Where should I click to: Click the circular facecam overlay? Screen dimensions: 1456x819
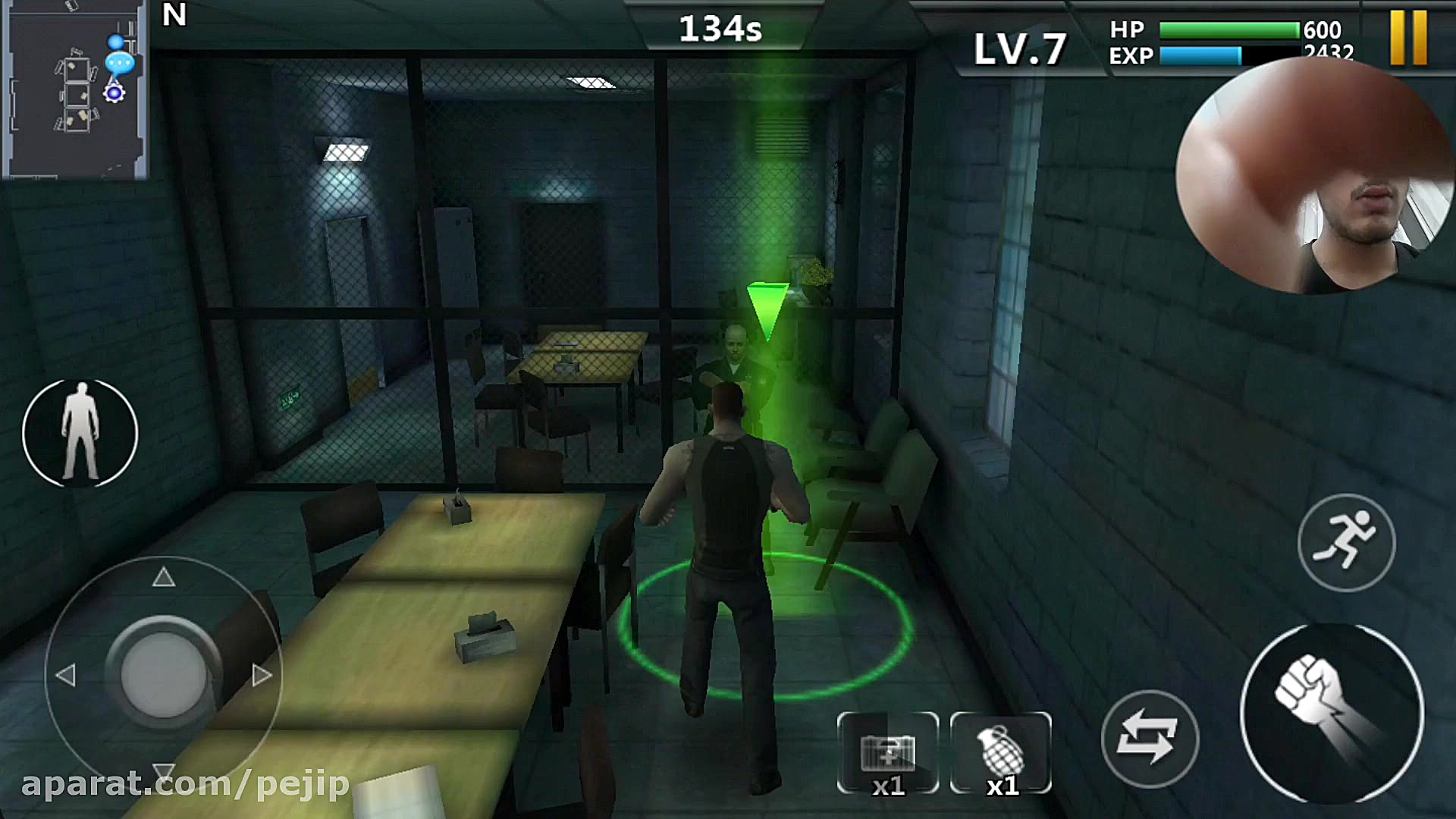(x=1314, y=176)
